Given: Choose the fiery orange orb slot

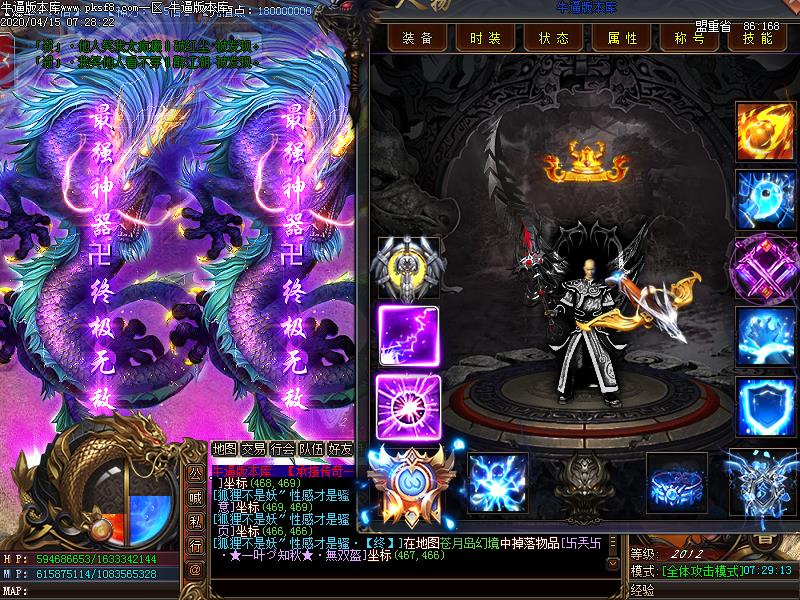Looking at the screenshot, I should coord(763,130).
